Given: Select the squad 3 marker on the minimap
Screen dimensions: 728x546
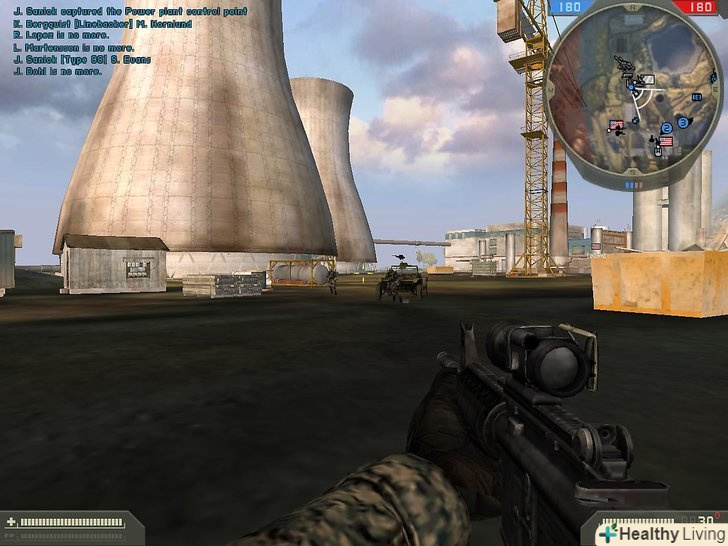Looking at the screenshot, I should click(x=682, y=122).
